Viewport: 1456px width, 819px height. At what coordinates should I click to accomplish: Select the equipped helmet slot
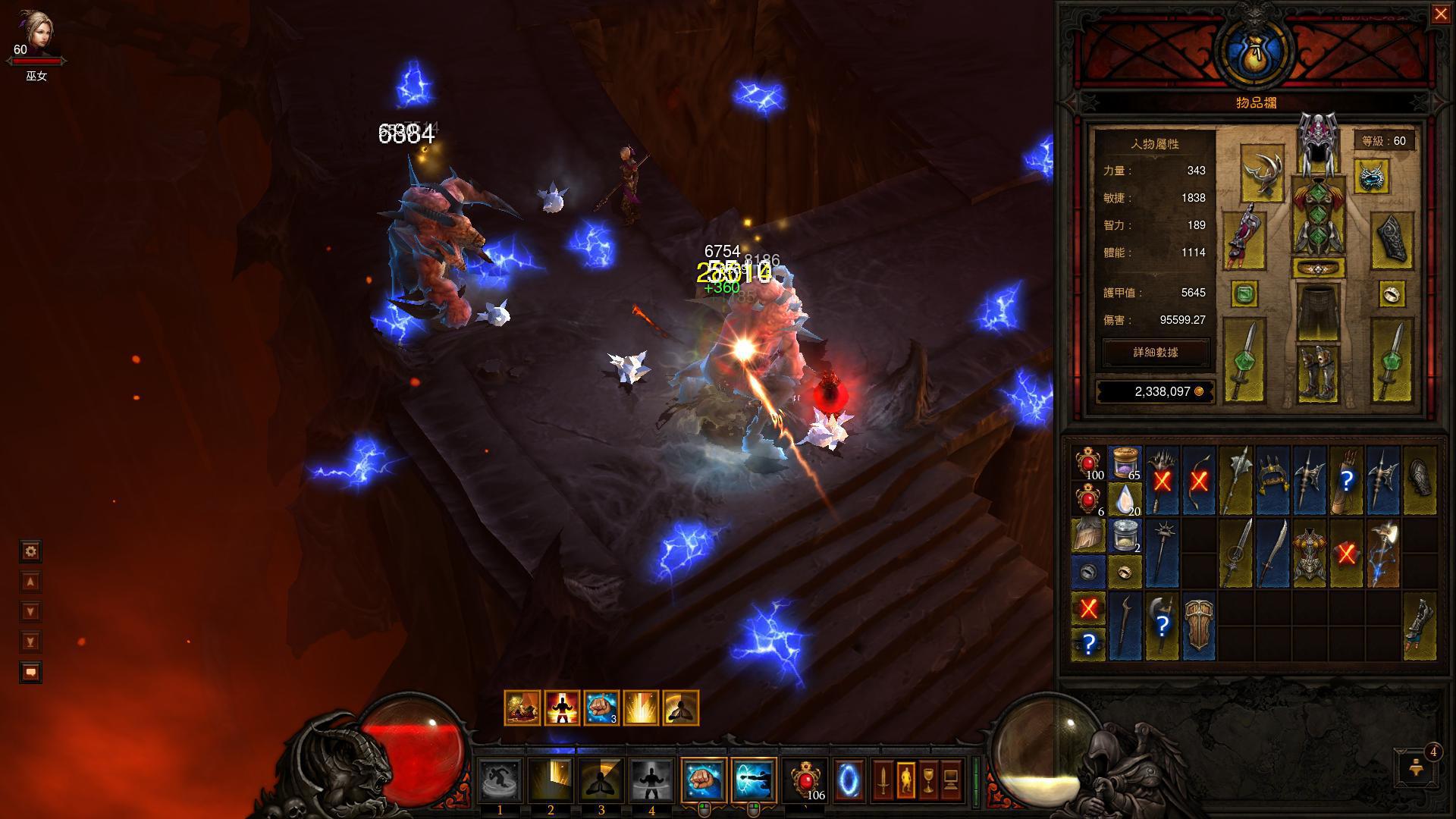1317,144
